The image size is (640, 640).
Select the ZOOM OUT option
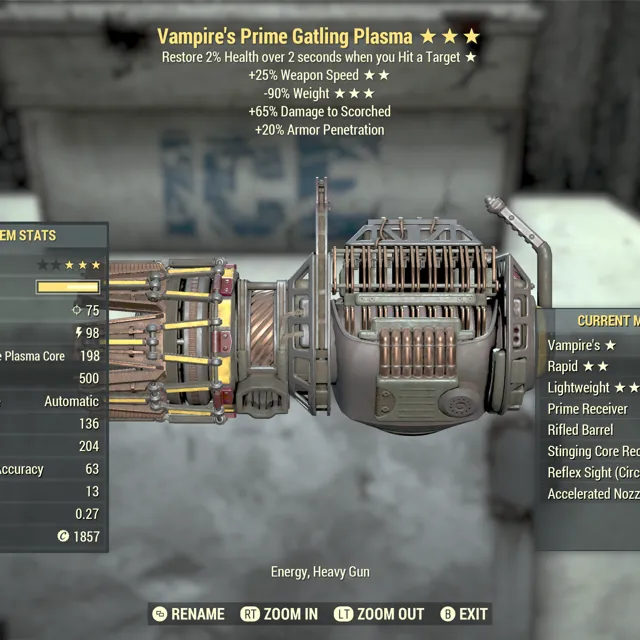pyautogui.click(x=381, y=614)
